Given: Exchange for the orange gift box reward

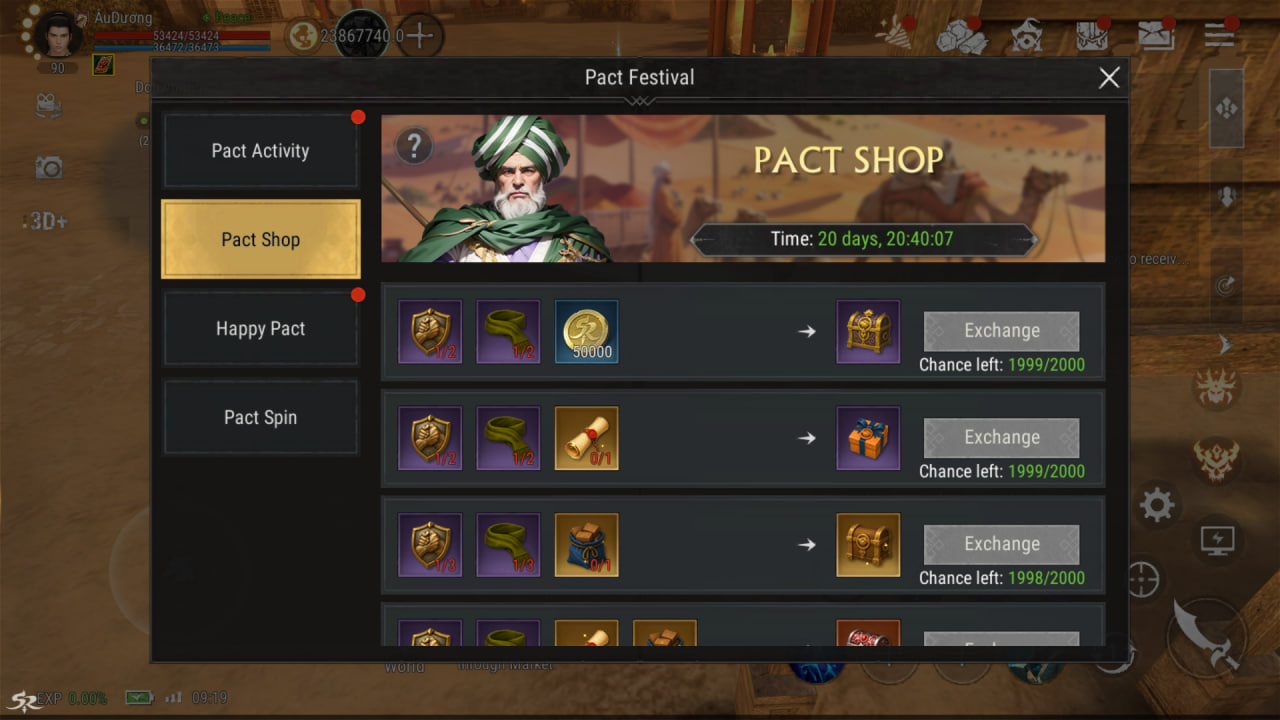Looking at the screenshot, I should click(x=1001, y=438).
